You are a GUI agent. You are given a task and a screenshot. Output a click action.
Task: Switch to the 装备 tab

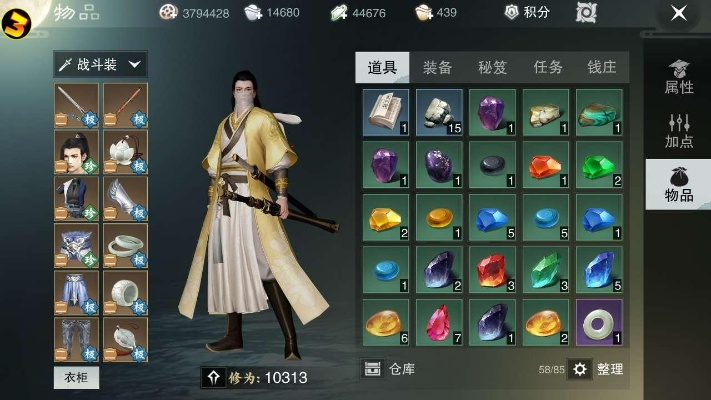[x=437, y=67]
